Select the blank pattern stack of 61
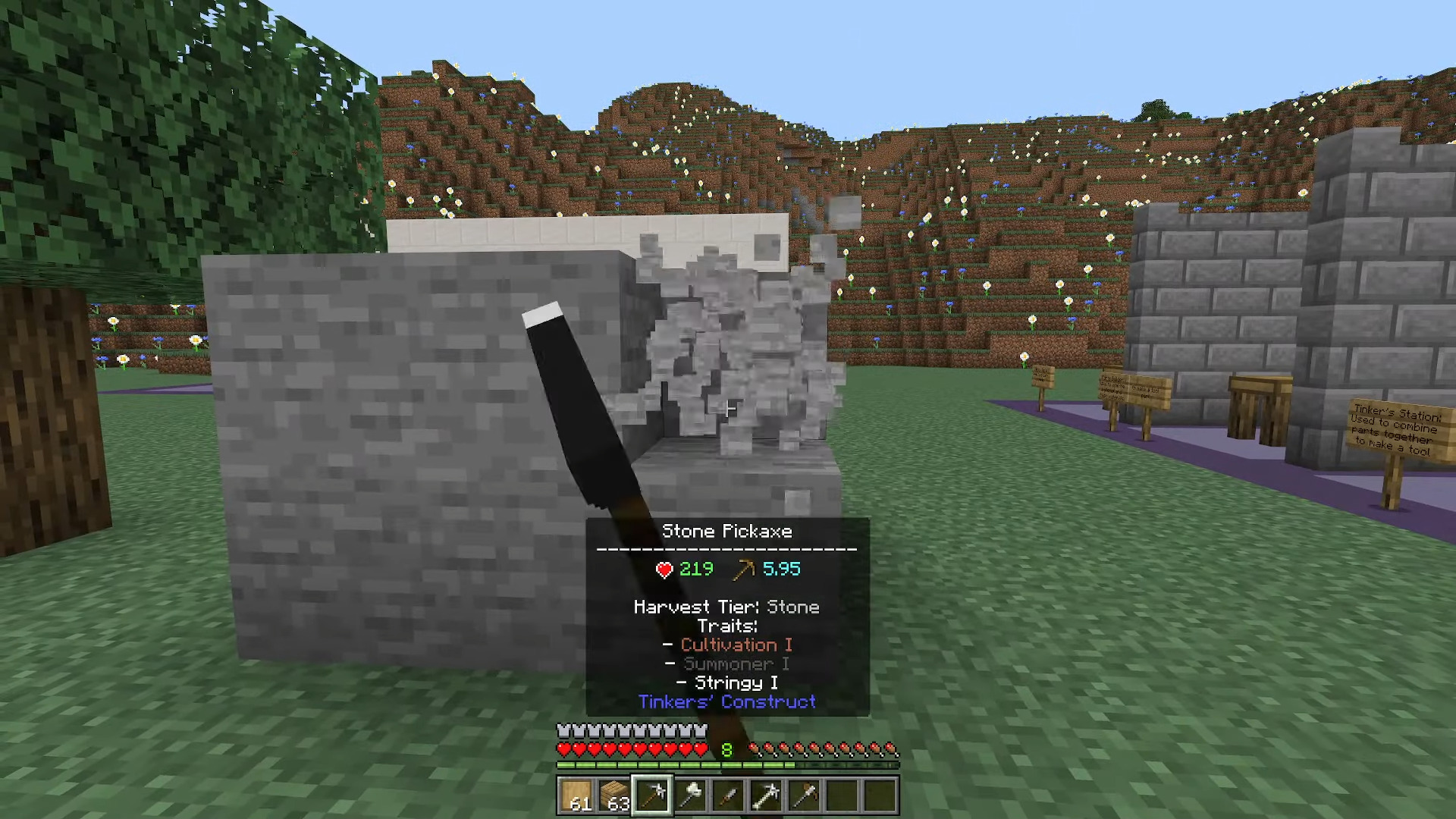 click(x=576, y=795)
